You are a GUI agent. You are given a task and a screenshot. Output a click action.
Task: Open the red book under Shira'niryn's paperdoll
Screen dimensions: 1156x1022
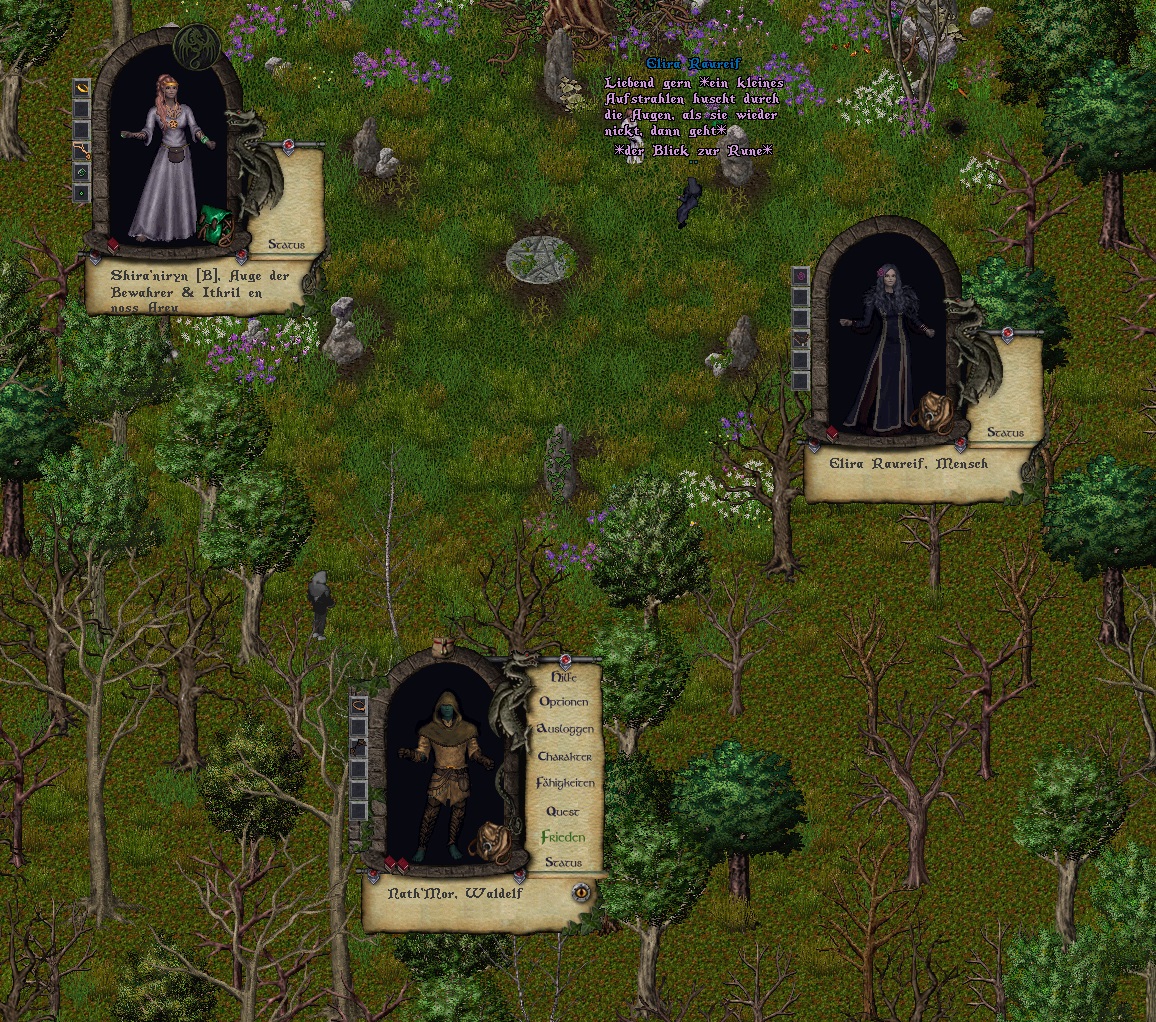click(x=113, y=245)
